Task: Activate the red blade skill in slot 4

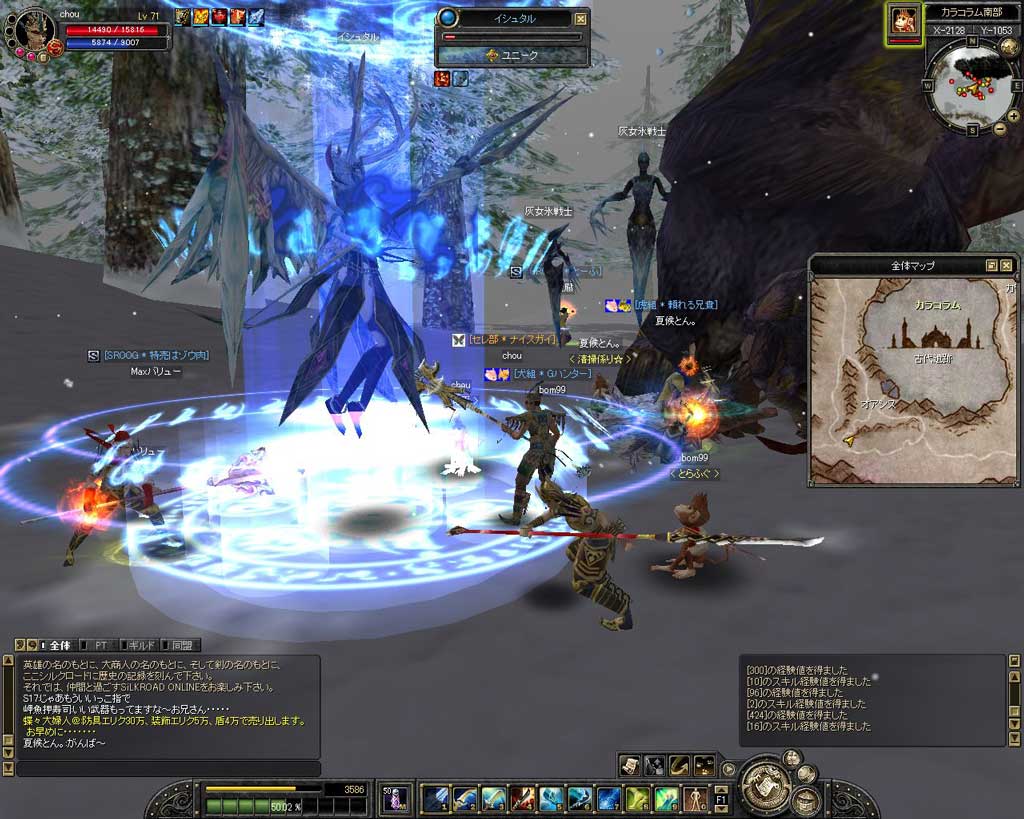Action: 522,798
